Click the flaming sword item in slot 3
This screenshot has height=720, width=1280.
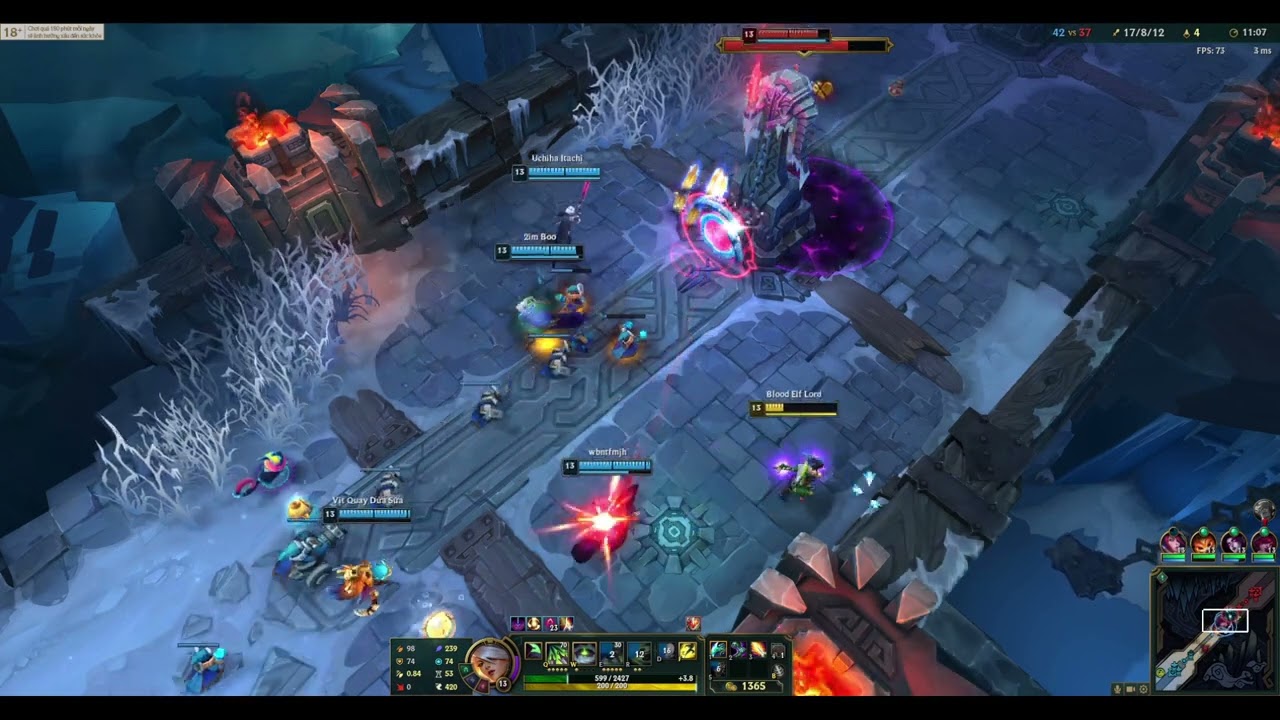pyautogui.click(x=758, y=651)
